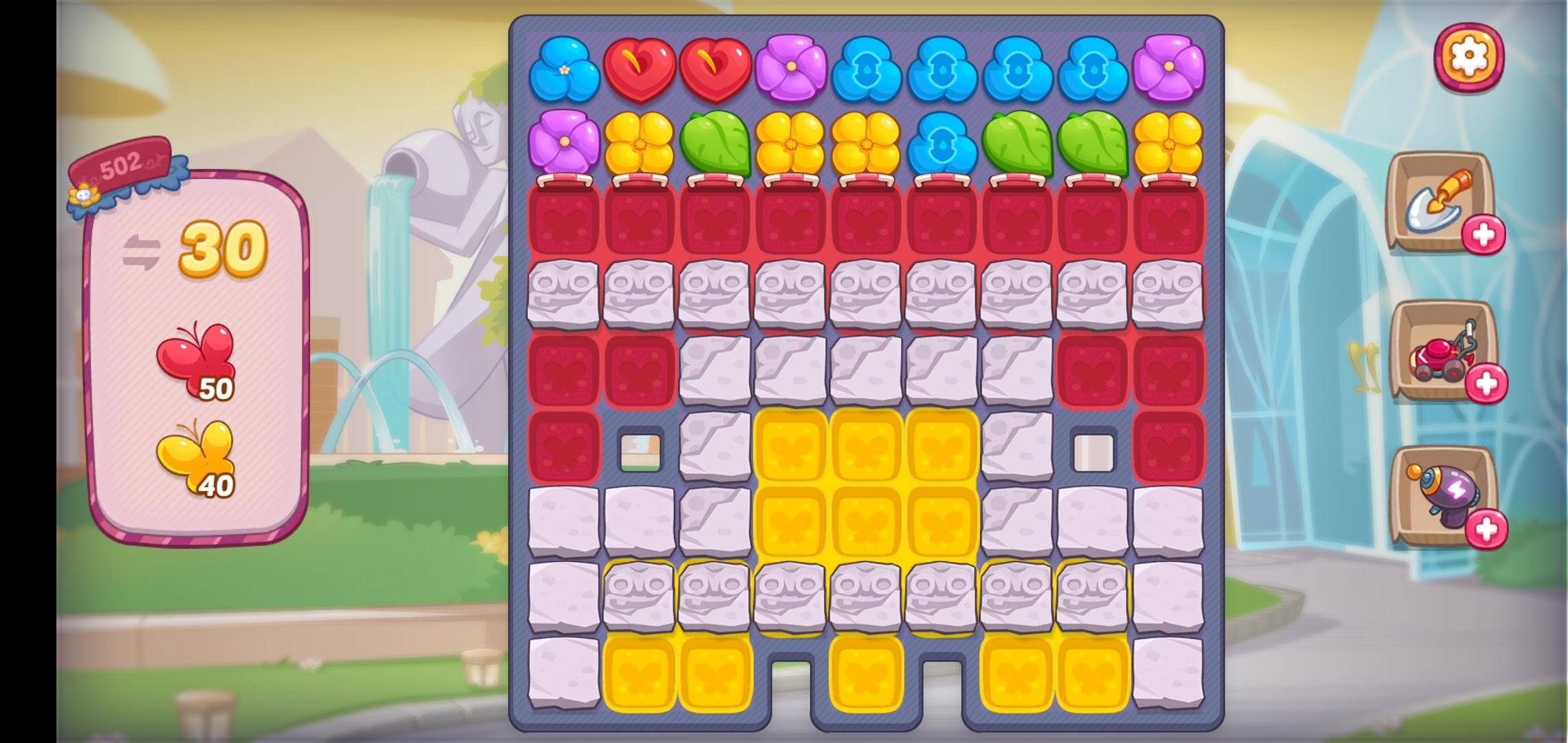Open the settings gear menu
The height and width of the screenshot is (743, 1568).
tap(1470, 56)
